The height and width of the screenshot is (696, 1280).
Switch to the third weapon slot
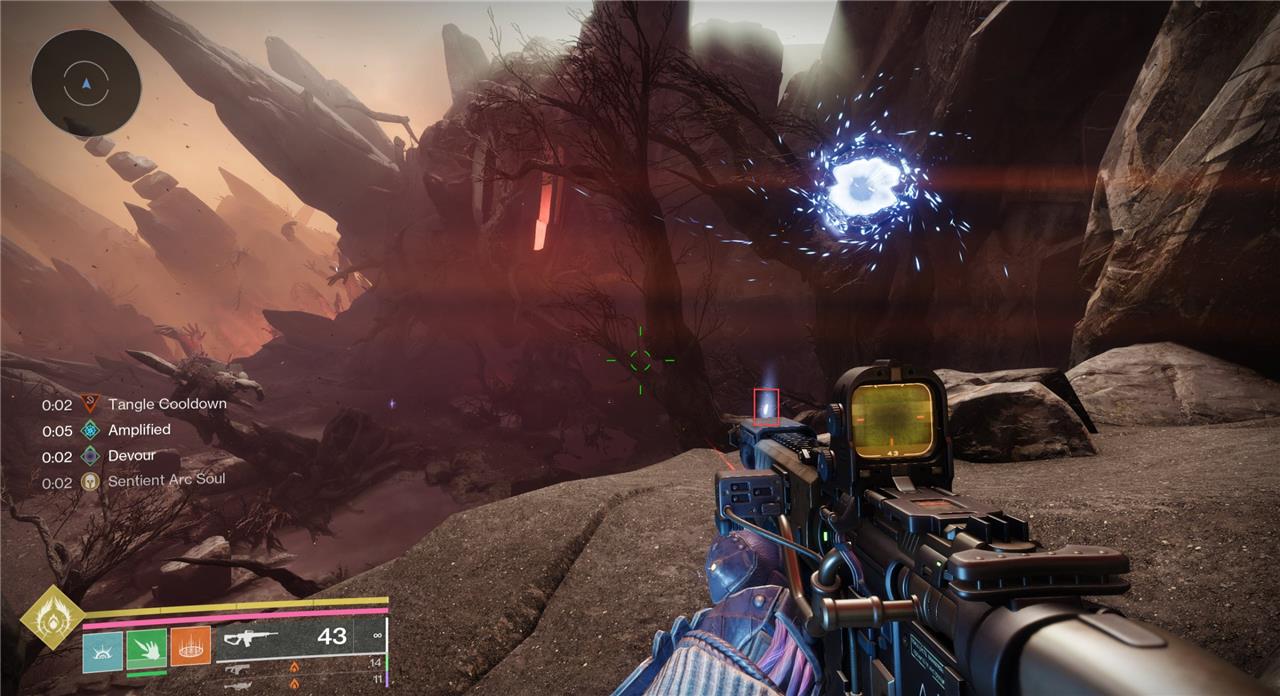click(300, 683)
